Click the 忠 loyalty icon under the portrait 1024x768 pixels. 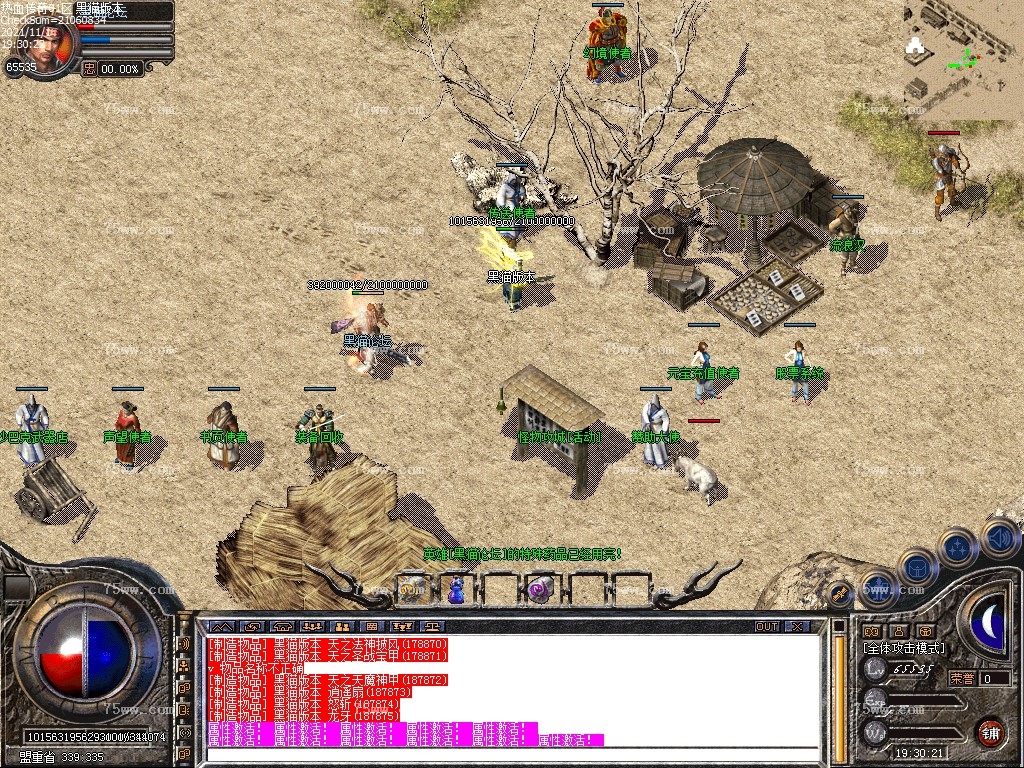coord(89,69)
